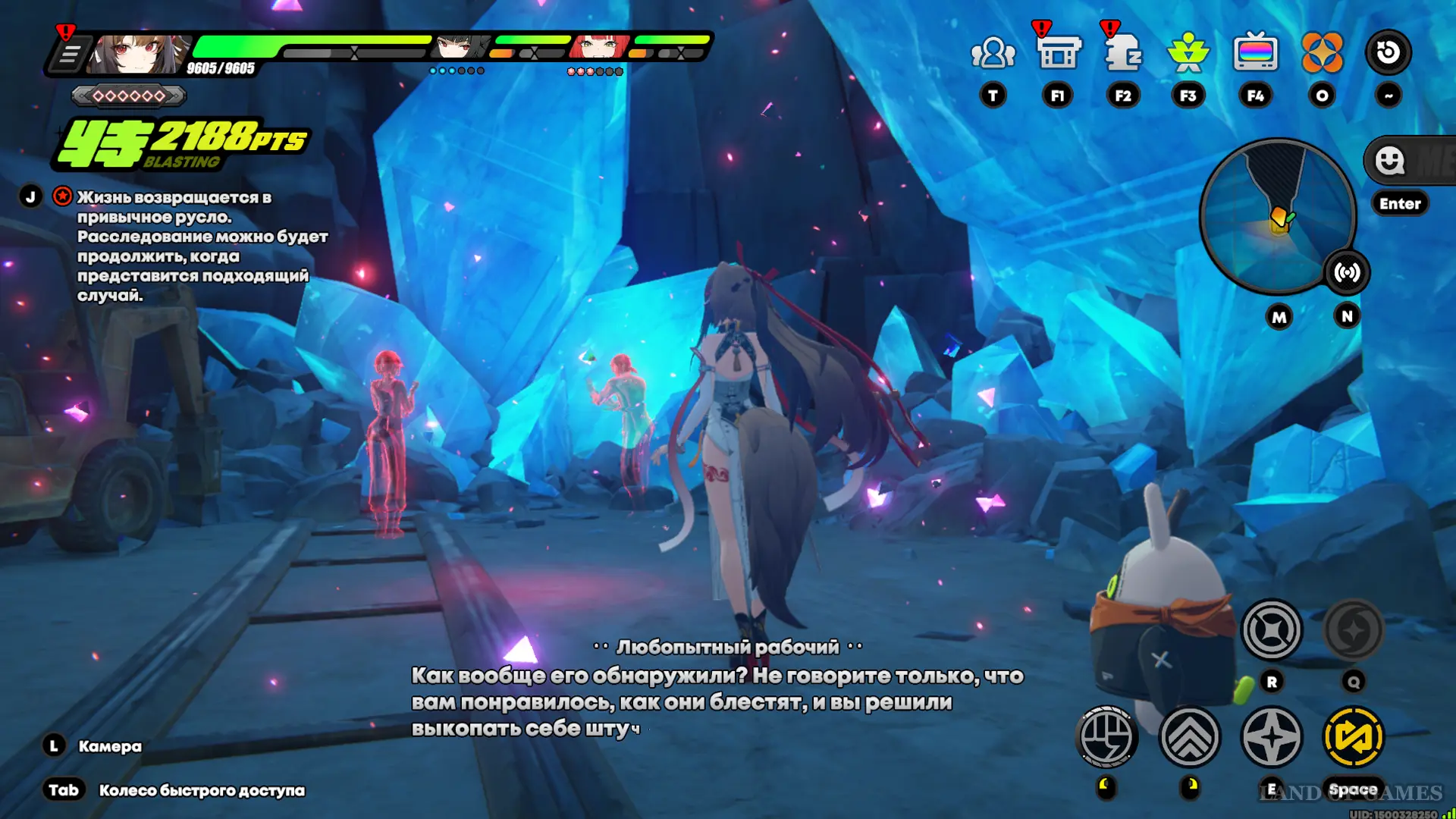Trigger the four-point star special attack
Screen dimensions: 1456x819
coord(1272,736)
